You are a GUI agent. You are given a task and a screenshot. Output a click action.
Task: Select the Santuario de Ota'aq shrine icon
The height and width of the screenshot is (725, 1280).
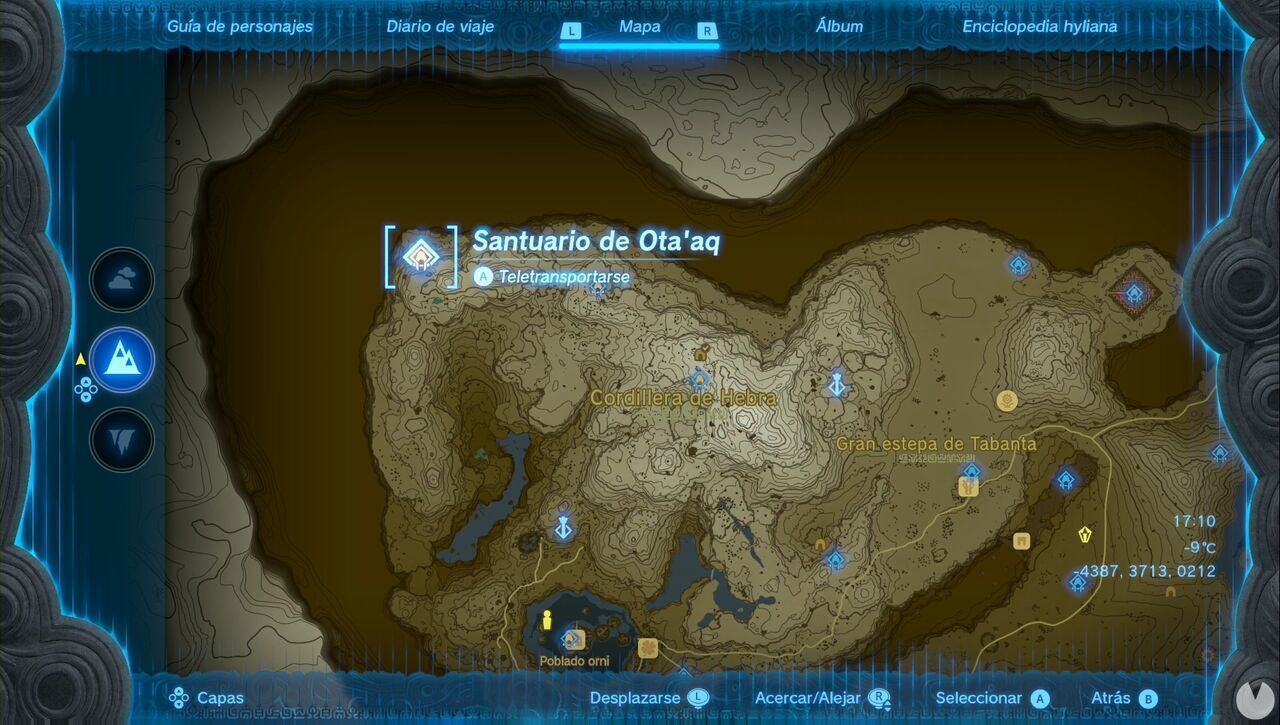[420, 256]
